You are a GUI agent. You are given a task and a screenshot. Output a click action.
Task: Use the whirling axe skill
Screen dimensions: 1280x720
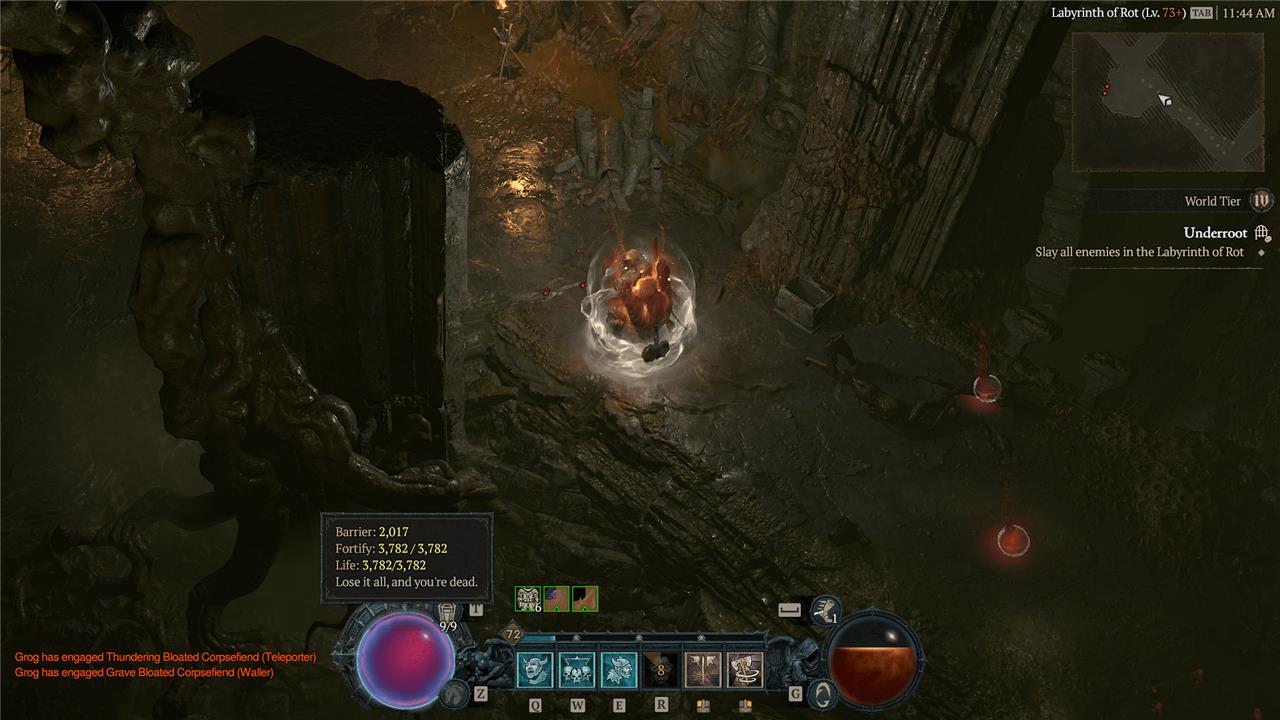(745, 670)
